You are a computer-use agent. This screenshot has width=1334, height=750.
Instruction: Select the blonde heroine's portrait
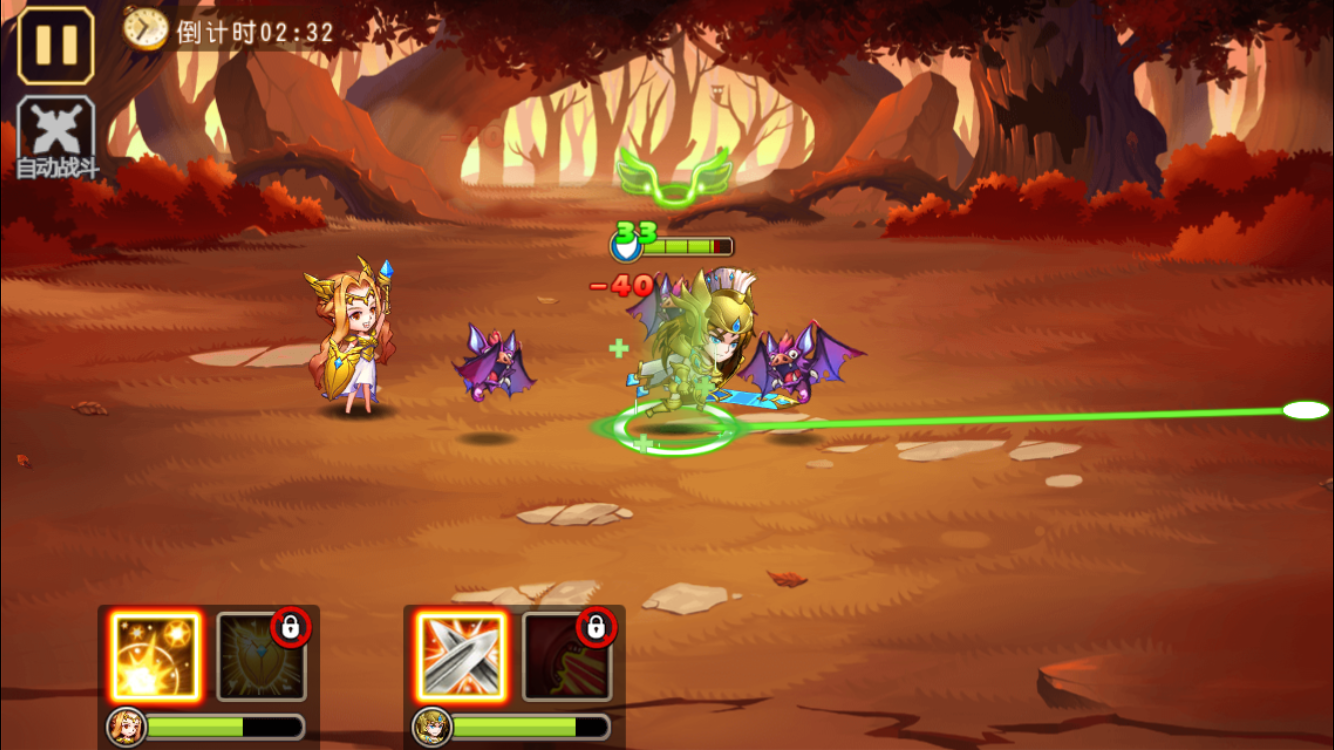click(126, 727)
